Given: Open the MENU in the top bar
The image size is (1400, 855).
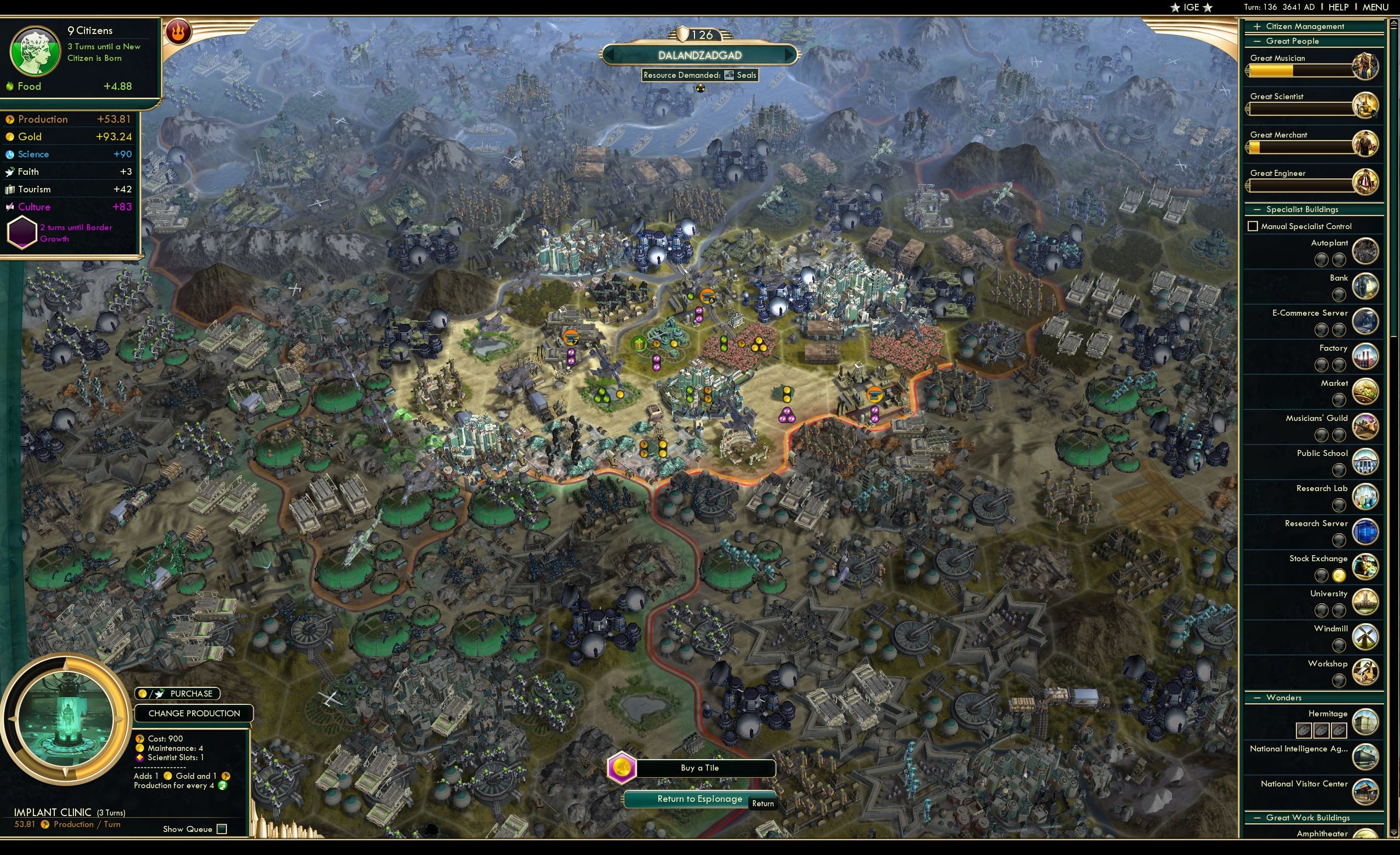Looking at the screenshot, I should tap(1375, 7).
